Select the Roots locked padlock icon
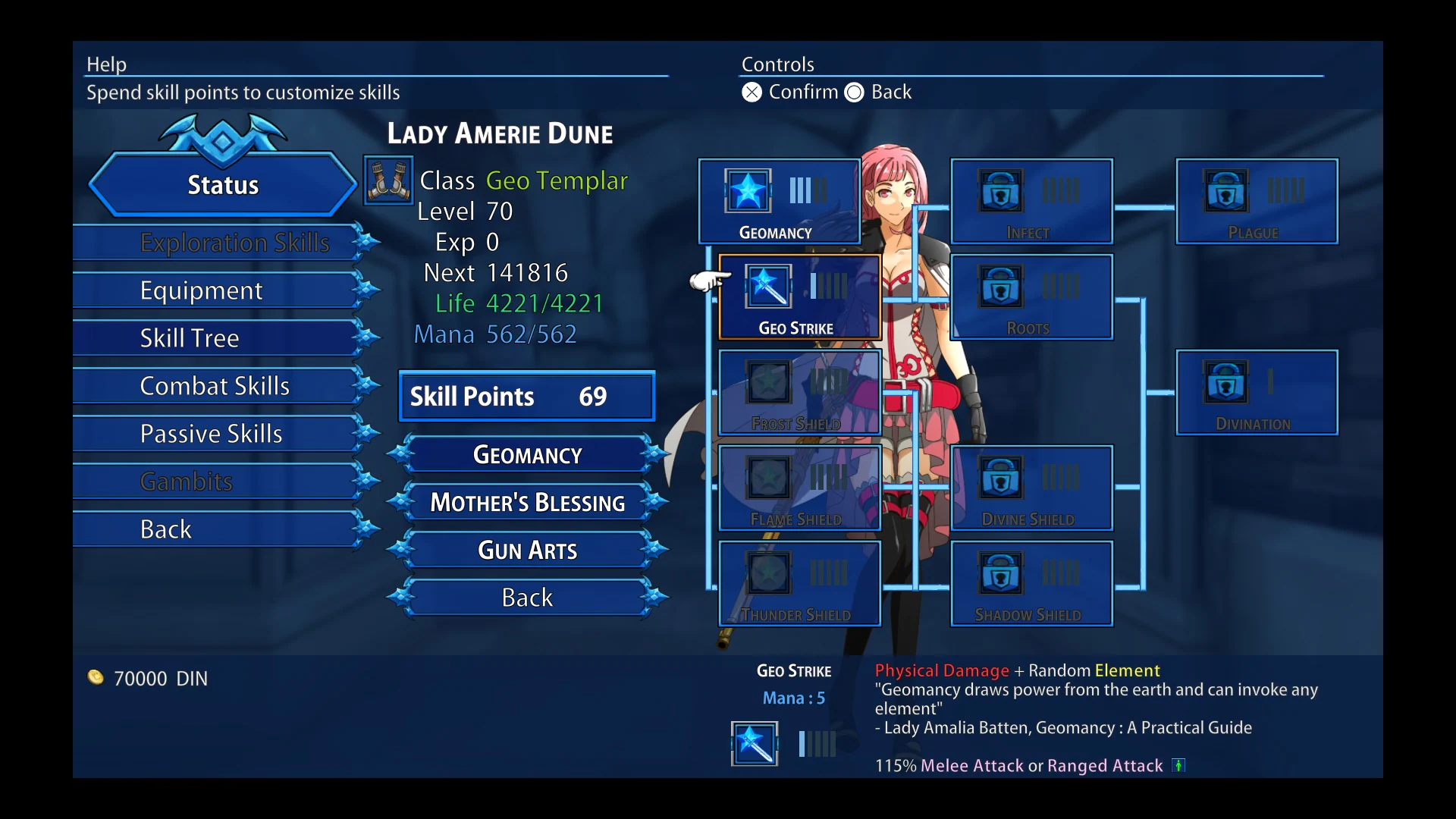 [x=999, y=287]
